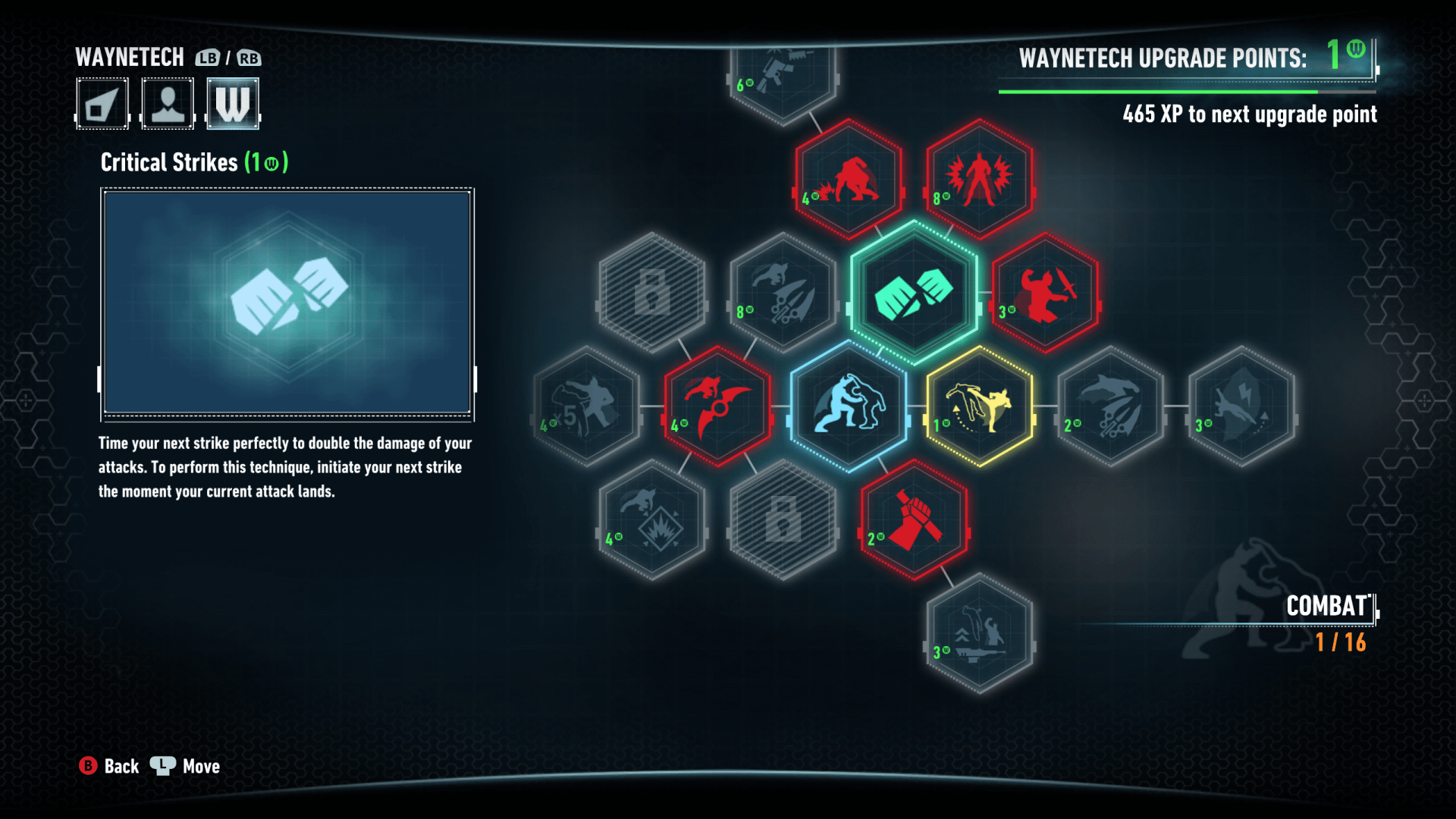Screen dimensions: 1456x819
Task: Select the grey lightning bolt upgrade hexagon
Action: click(1241, 406)
